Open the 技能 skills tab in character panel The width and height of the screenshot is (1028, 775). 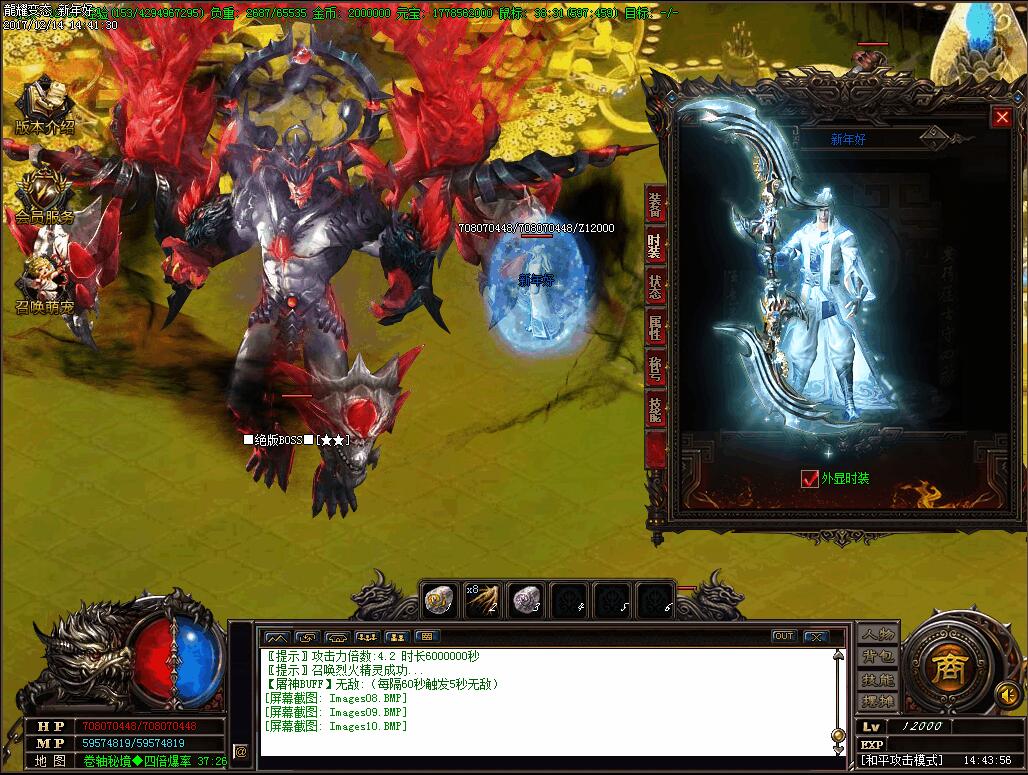pos(654,410)
